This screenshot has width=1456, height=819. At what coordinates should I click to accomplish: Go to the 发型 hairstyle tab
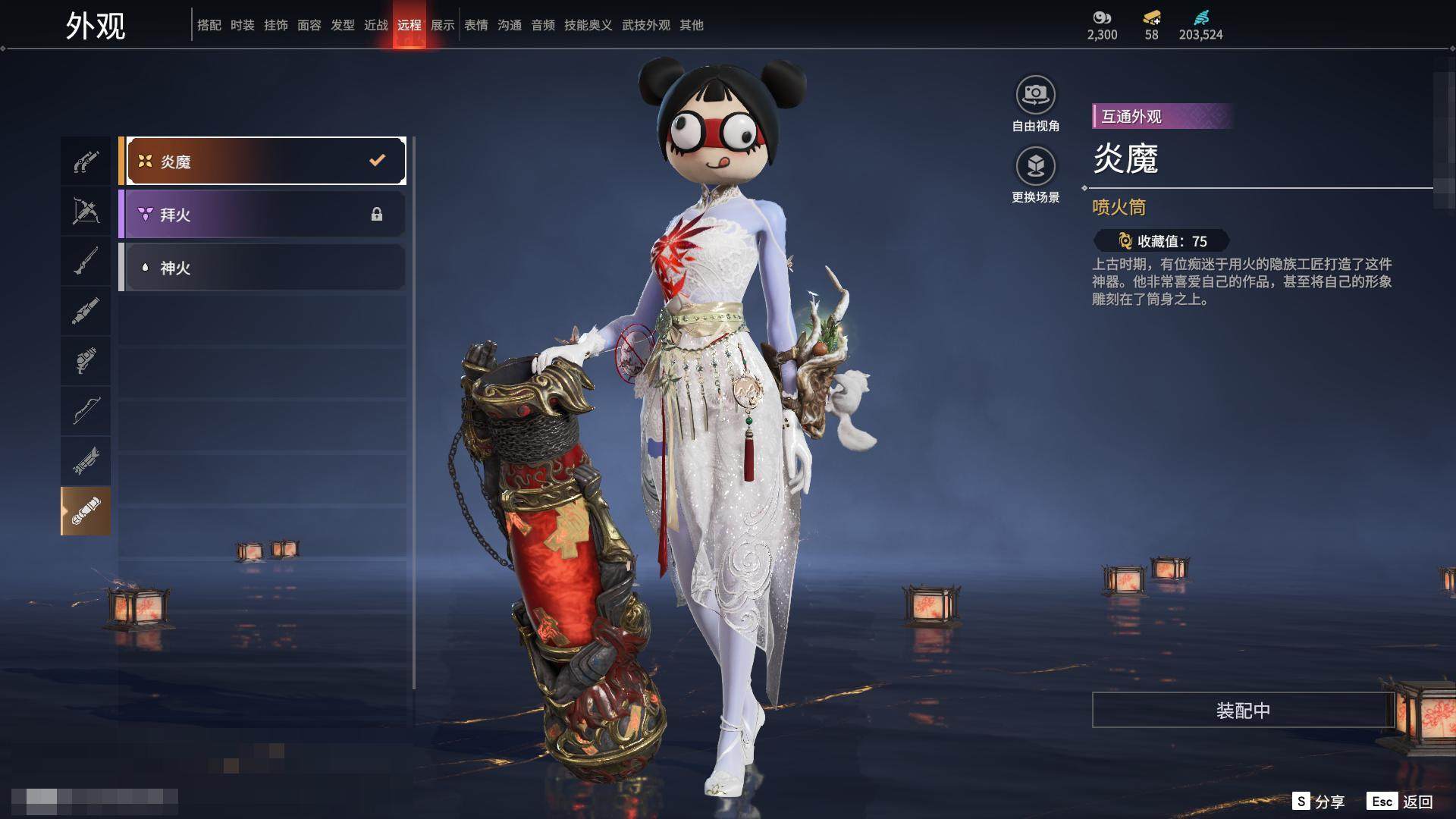(343, 25)
